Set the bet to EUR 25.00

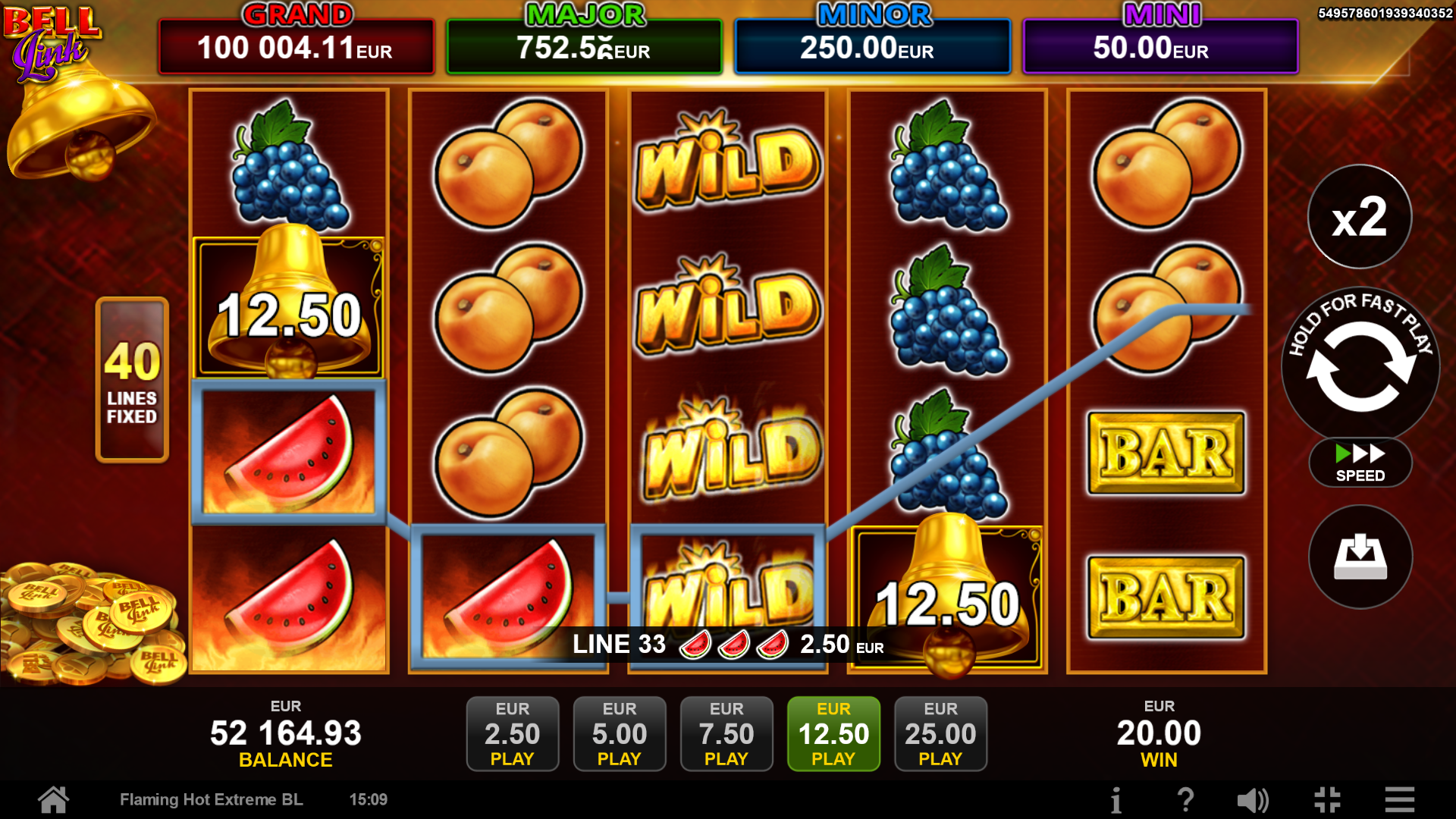(x=940, y=733)
